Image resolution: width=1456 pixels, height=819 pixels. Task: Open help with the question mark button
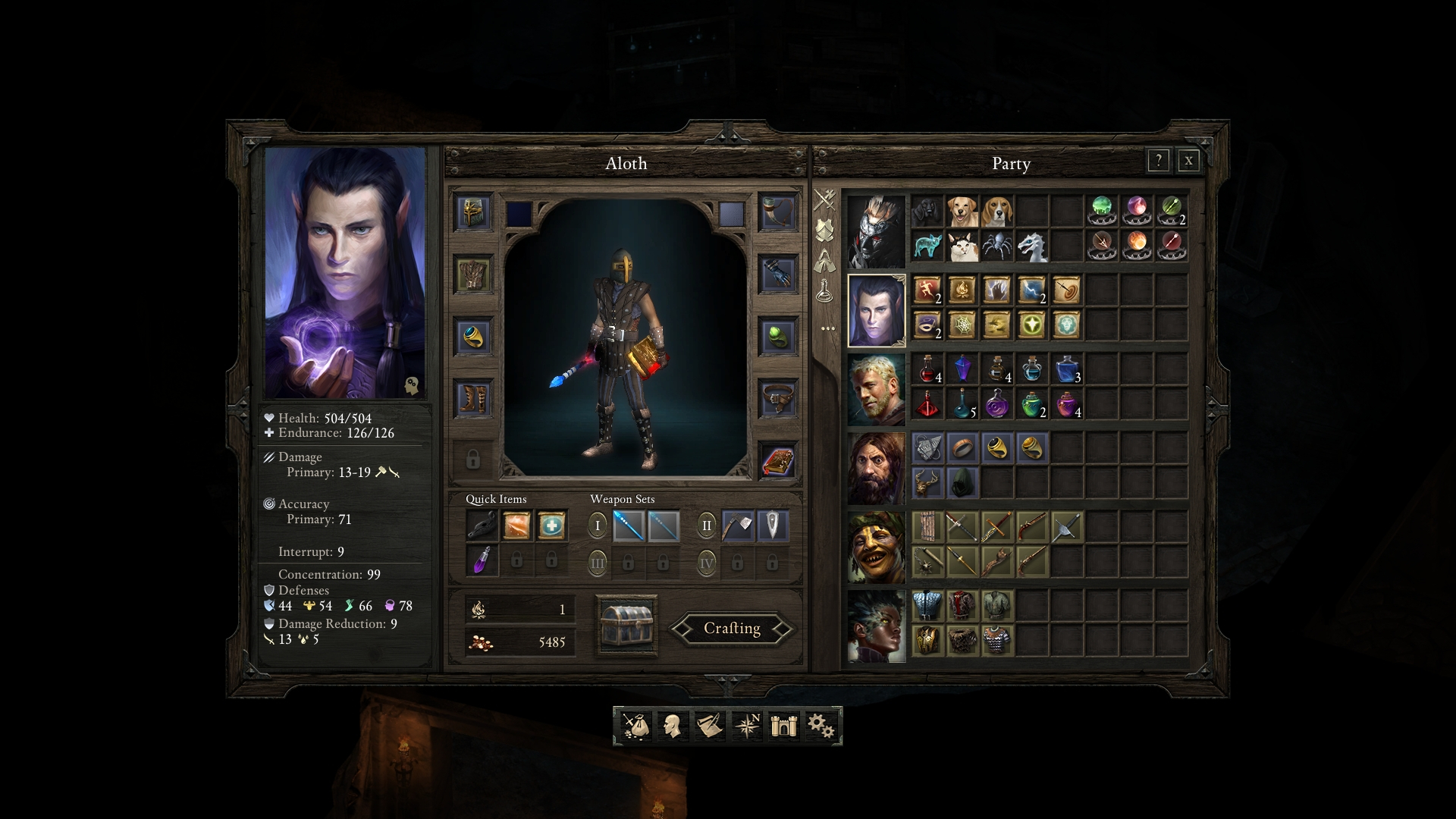point(1158,161)
